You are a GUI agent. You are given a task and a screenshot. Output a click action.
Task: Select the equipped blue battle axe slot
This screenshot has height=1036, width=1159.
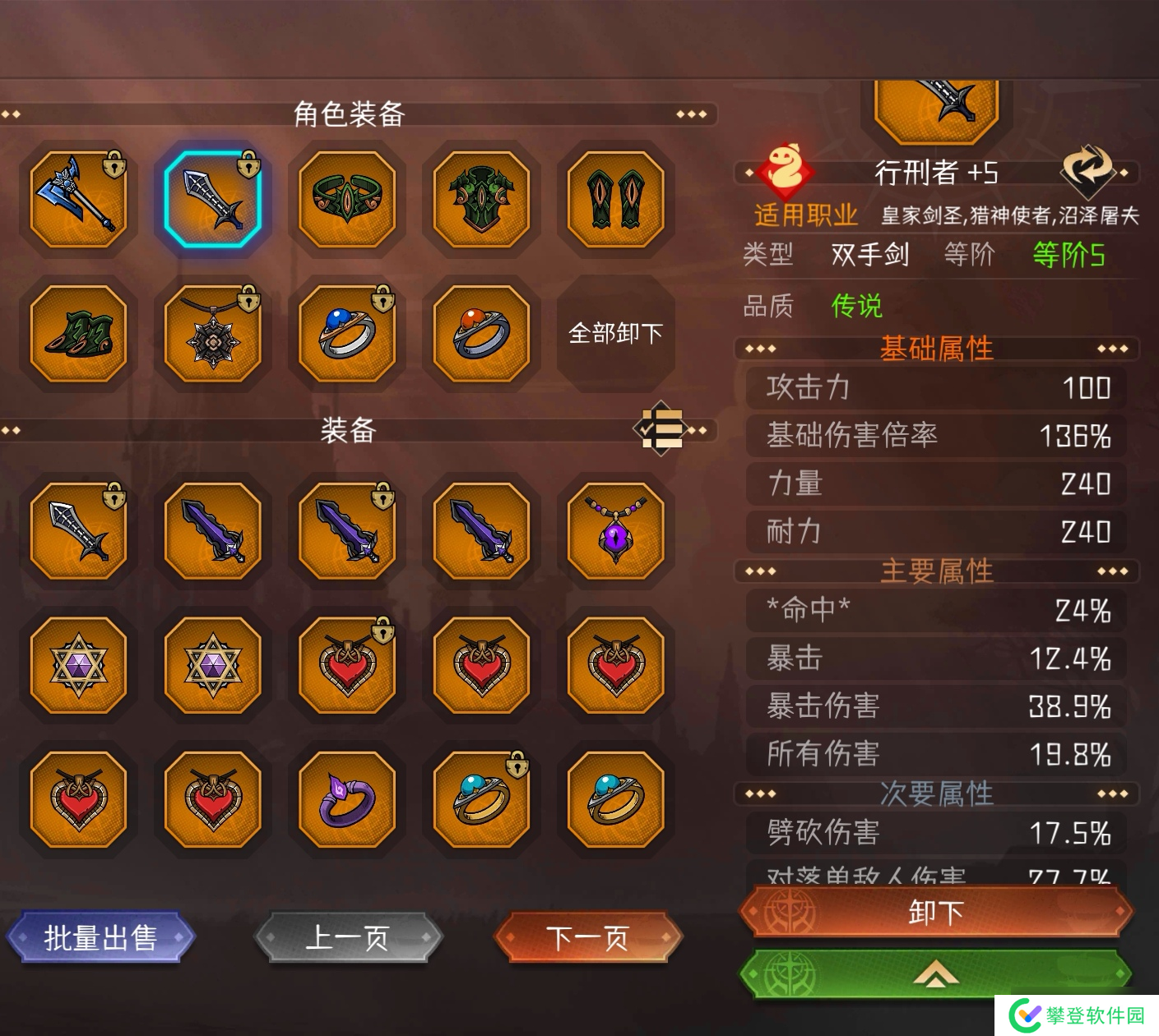coord(78,199)
